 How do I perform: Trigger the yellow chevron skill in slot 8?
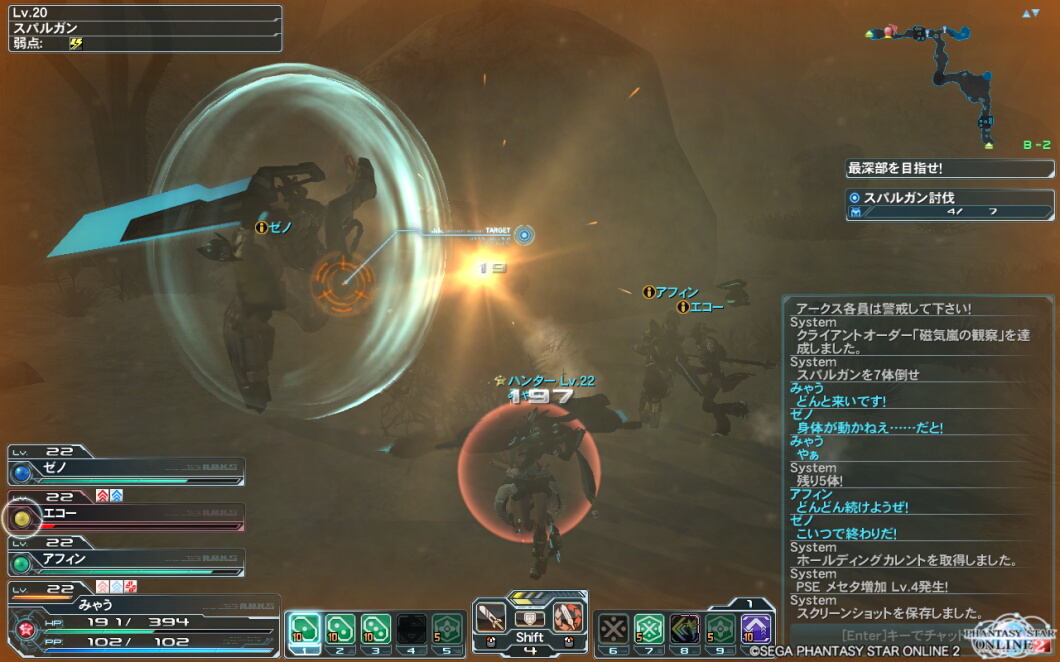click(x=685, y=628)
